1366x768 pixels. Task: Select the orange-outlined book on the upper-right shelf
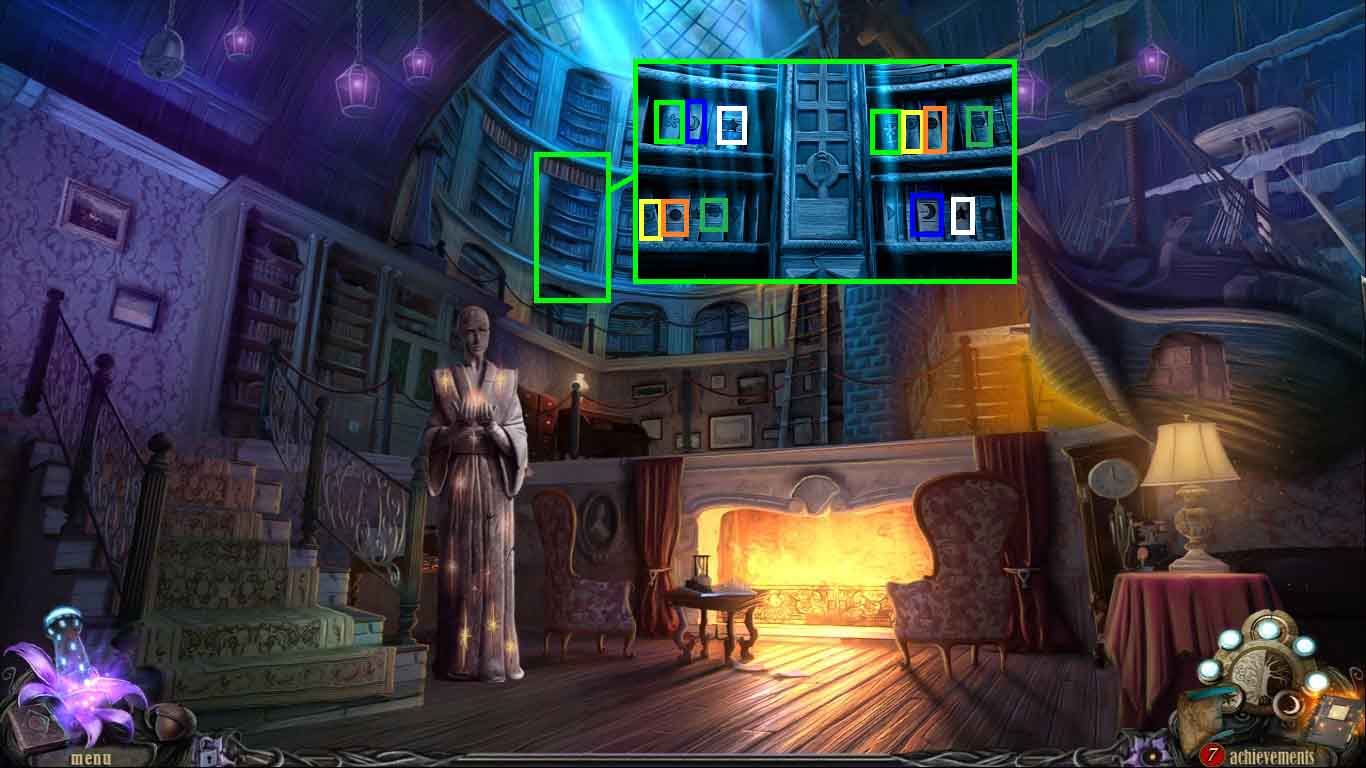point(935,130)
